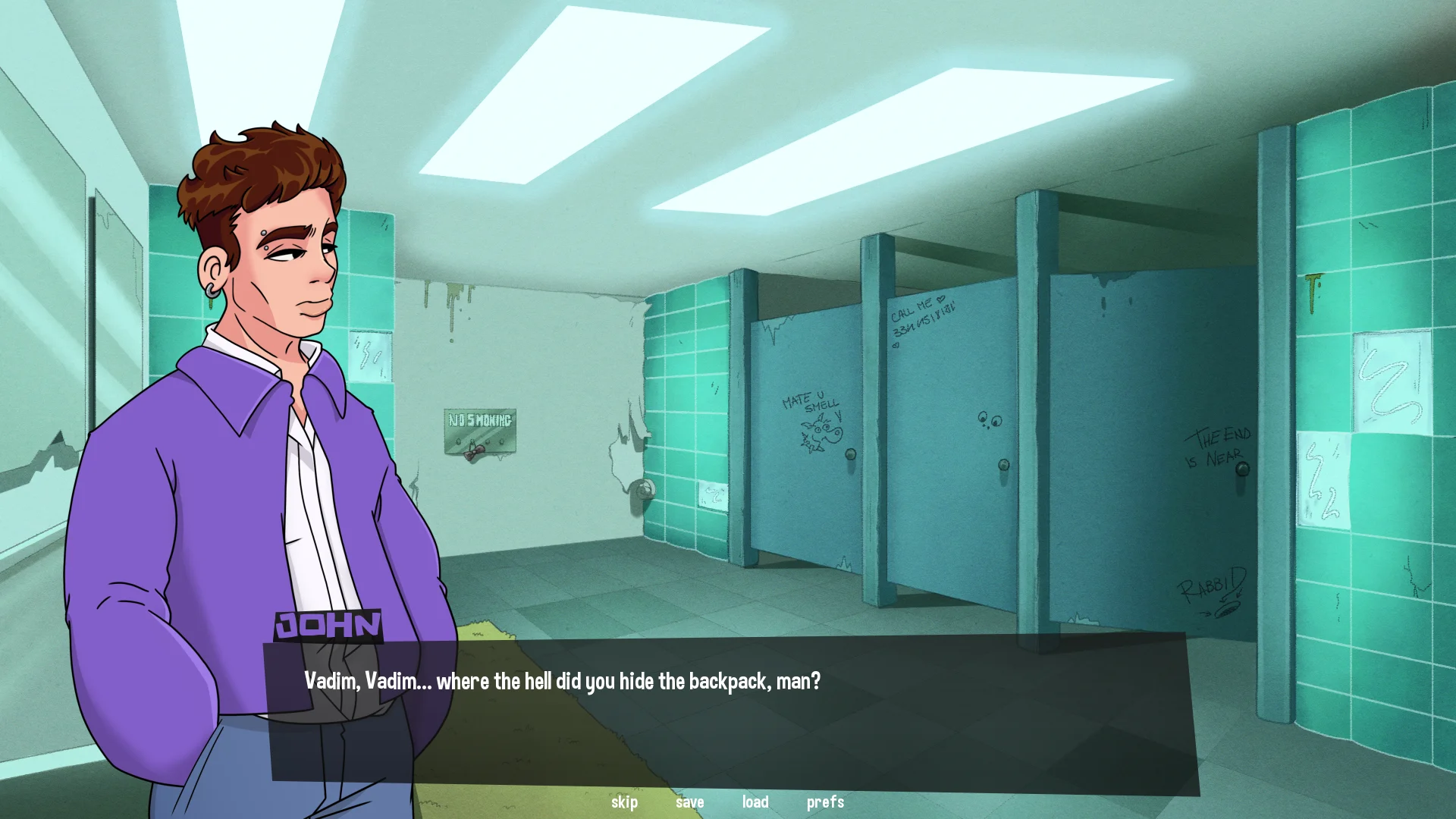Open the save menu
This screenshot has height=819, width=1456.
(689, 802)
